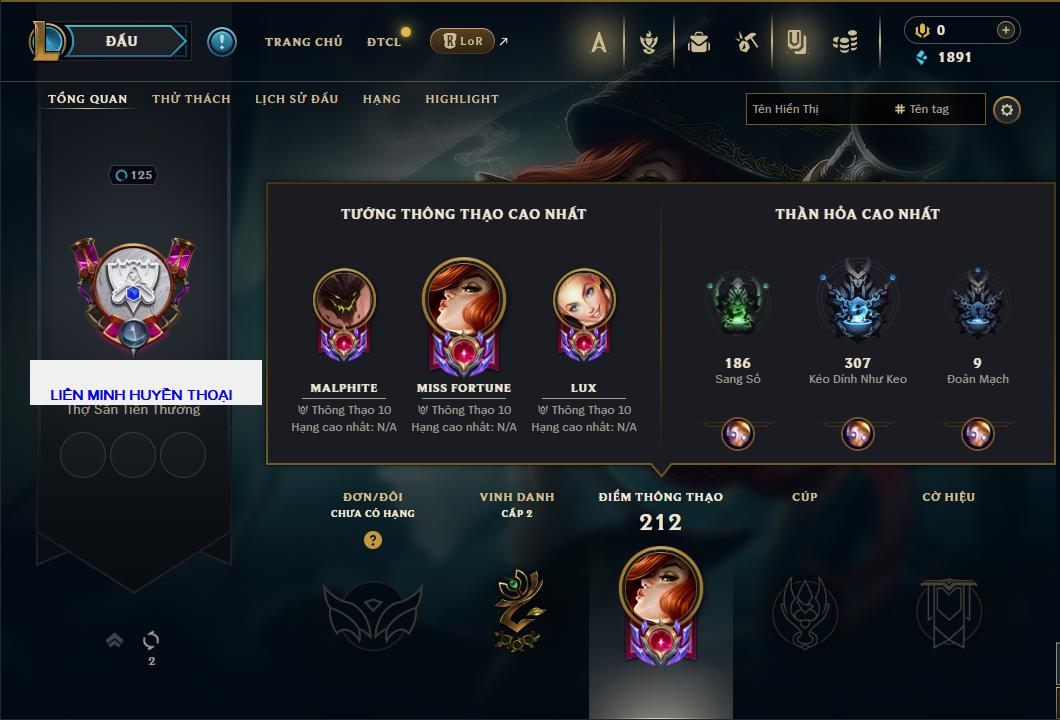The height and width of the screenshot is (720, 1060).
Task: Select the VINH DANH honor emblem
Action: (x=517, y=607)
